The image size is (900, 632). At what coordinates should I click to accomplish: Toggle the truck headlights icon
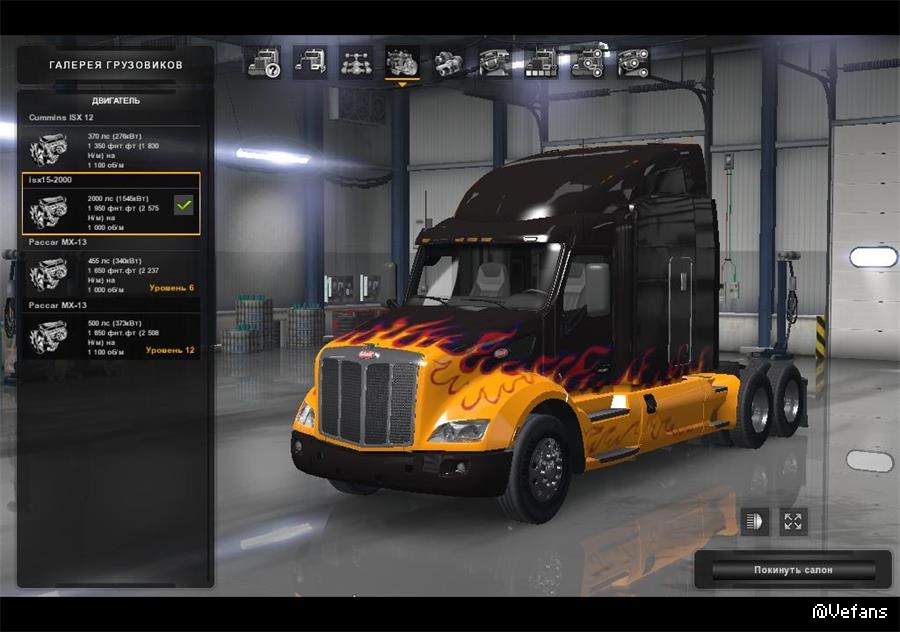[754, 521]
